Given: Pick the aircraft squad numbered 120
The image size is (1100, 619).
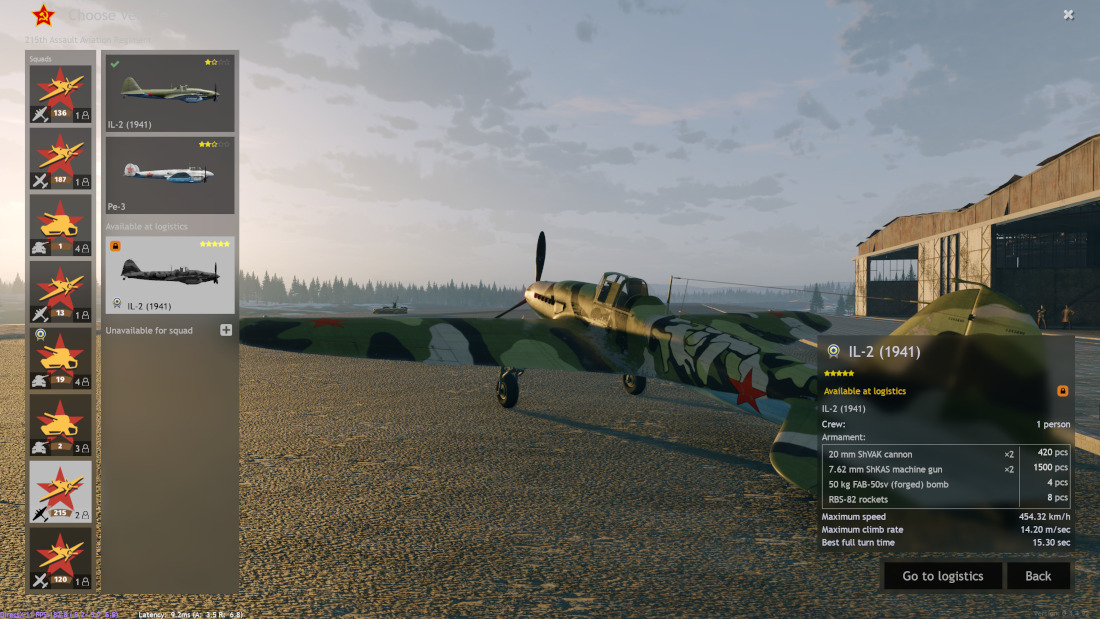Looking at the screenshot, I should (x=60, y=559).
